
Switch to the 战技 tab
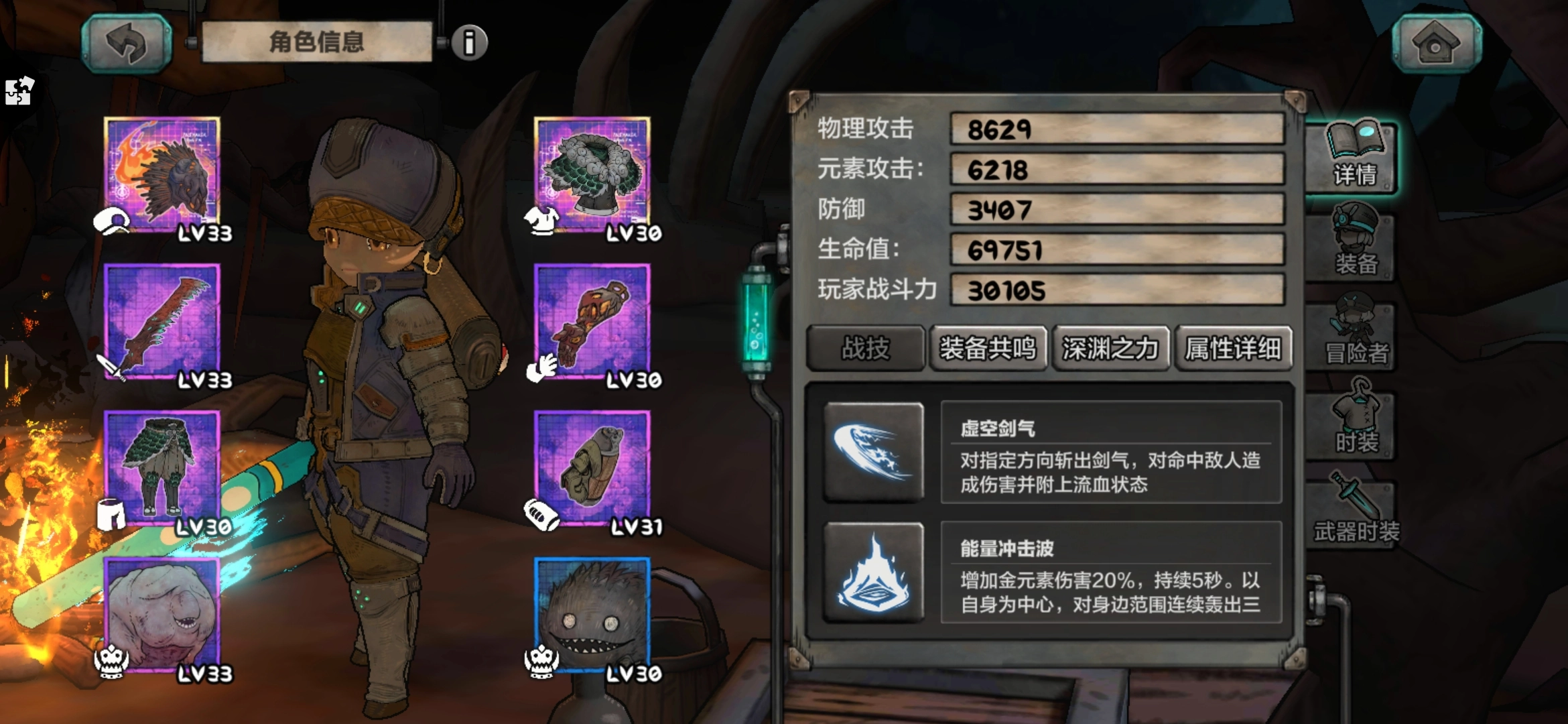[x=865, y=349]
